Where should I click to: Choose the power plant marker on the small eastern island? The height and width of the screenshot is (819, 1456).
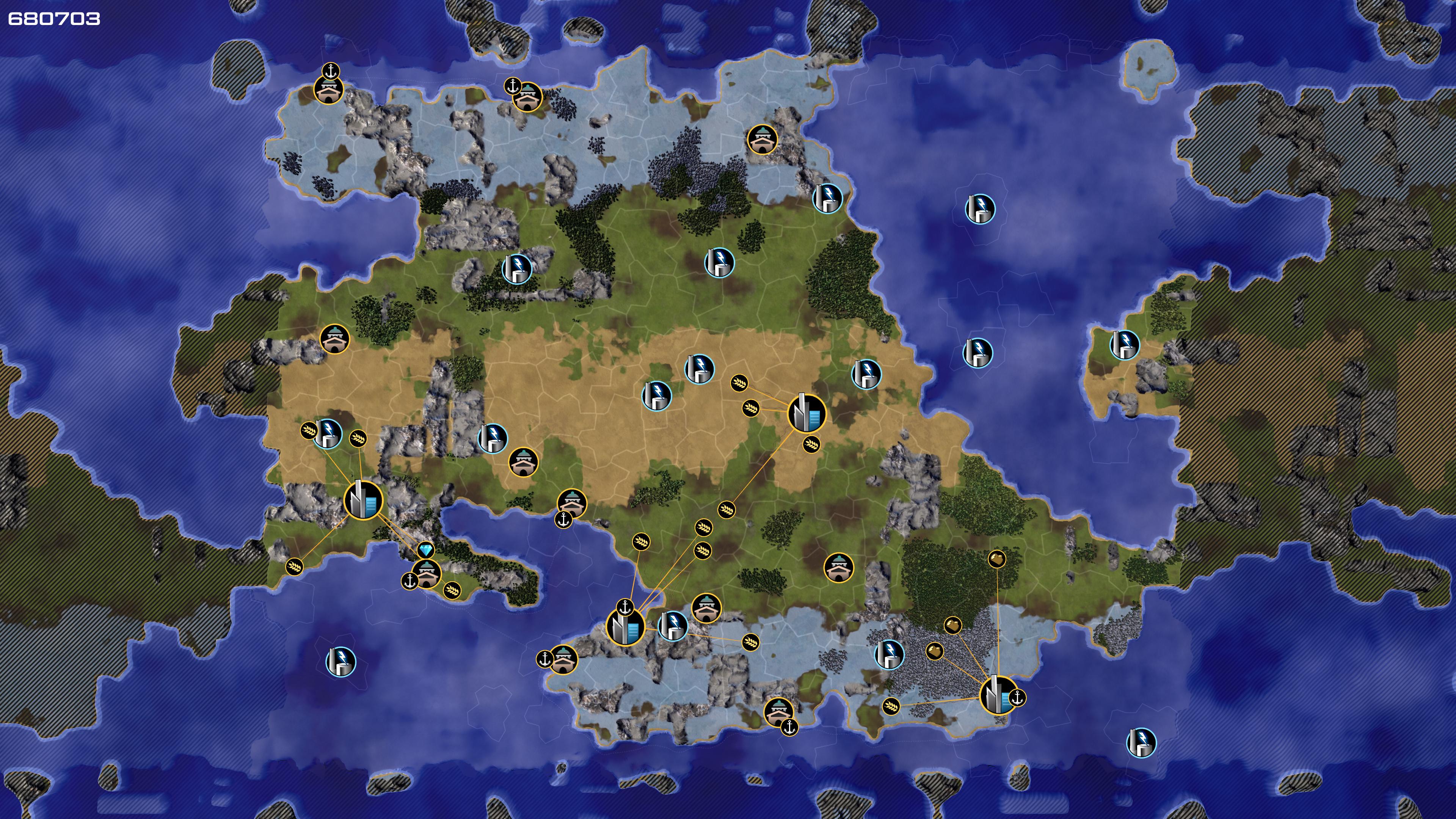point(1124,345)
